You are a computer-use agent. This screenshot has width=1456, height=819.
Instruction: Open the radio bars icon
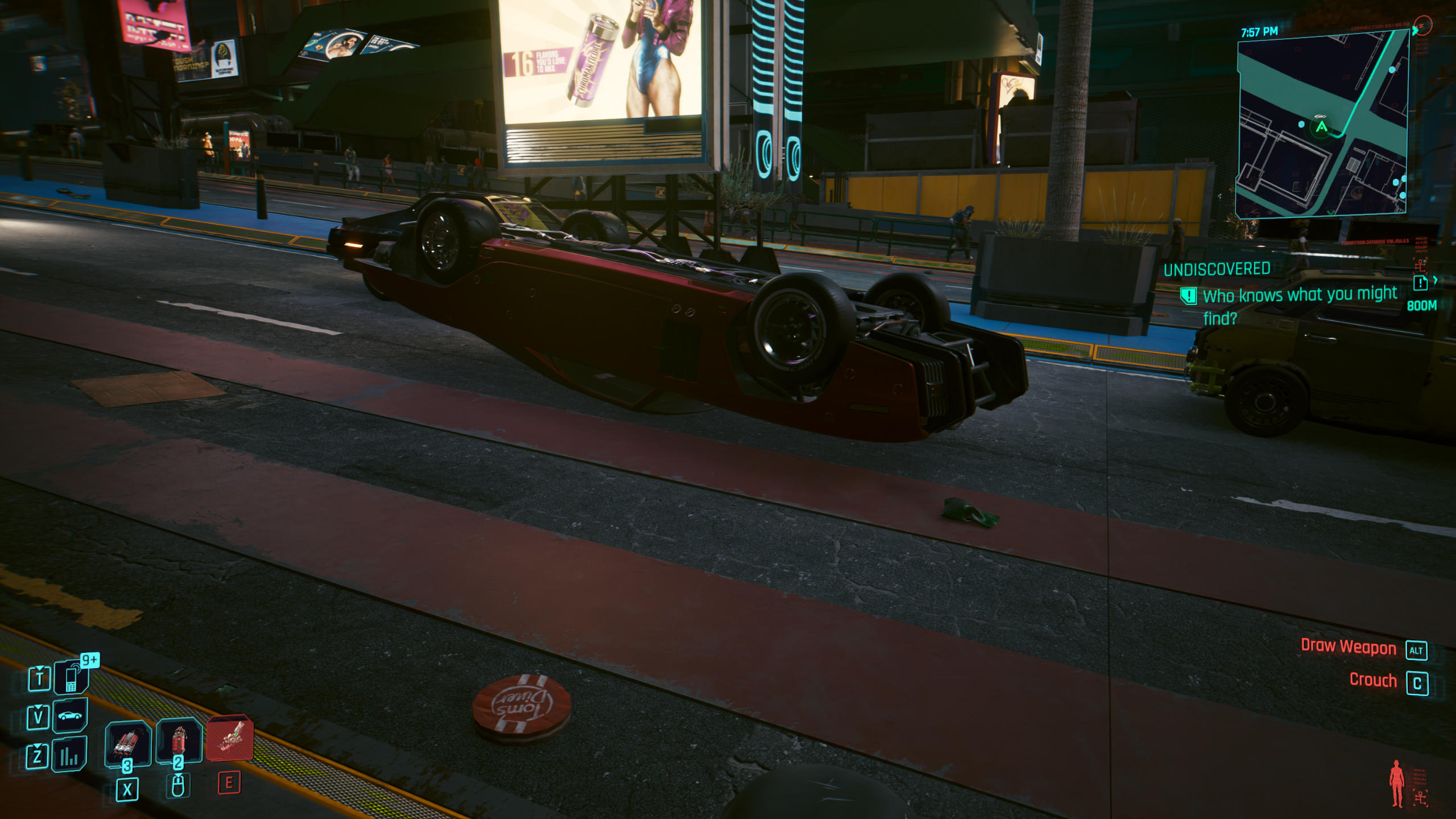[x=69, y=755]
